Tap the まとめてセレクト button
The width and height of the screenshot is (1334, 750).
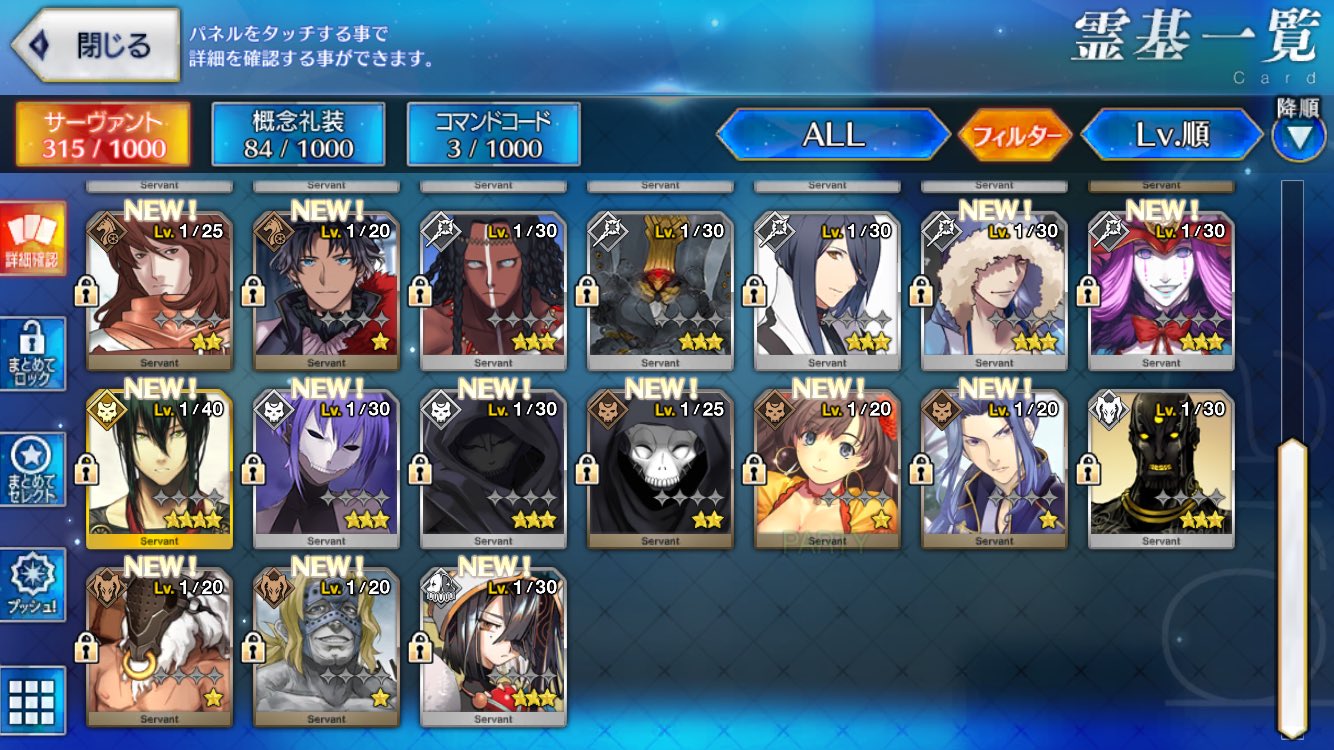33,469
